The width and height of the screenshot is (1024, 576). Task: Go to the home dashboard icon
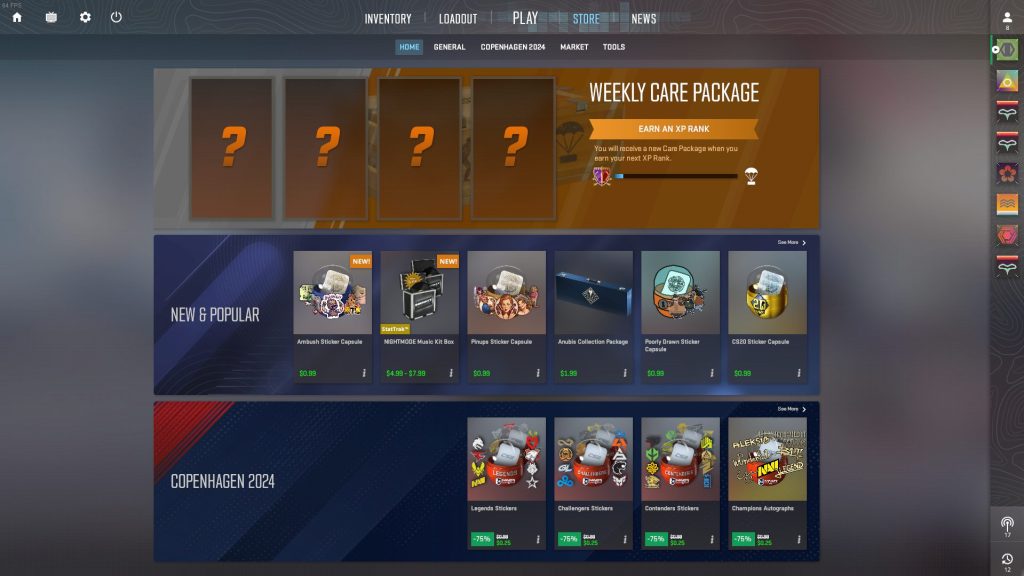(x=17, y=17)
